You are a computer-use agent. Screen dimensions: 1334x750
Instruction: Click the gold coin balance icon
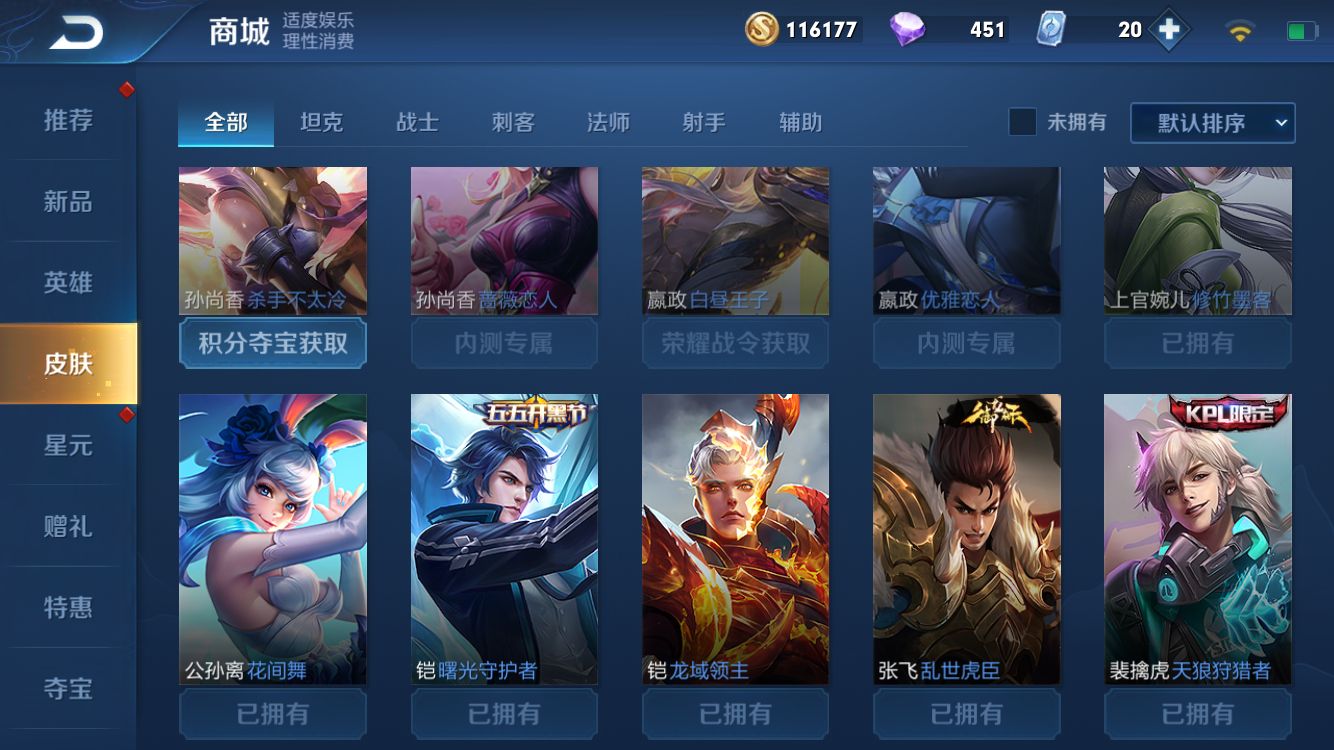click(x=762, y=31)
